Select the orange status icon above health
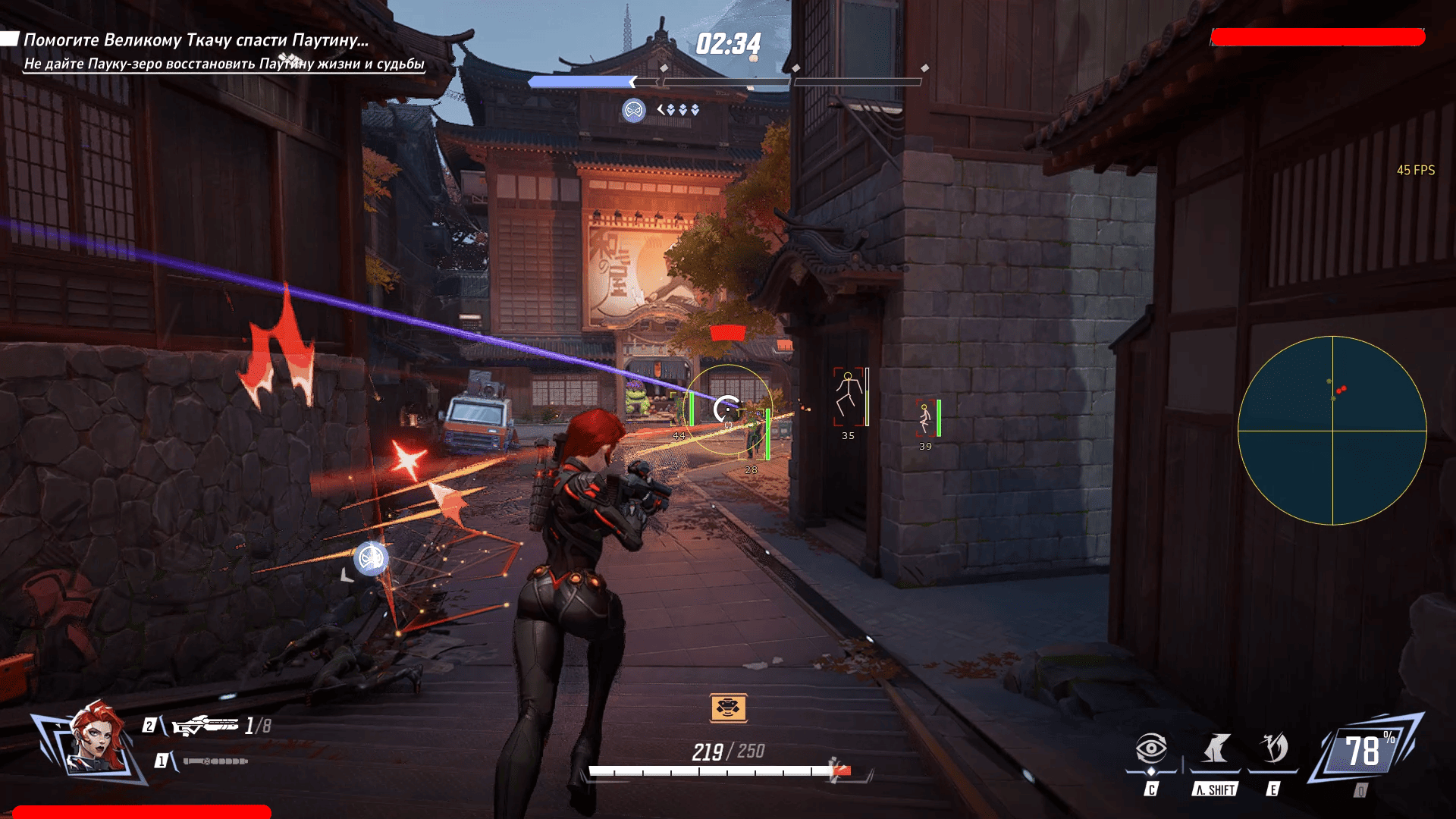 (x=728, y=708)
